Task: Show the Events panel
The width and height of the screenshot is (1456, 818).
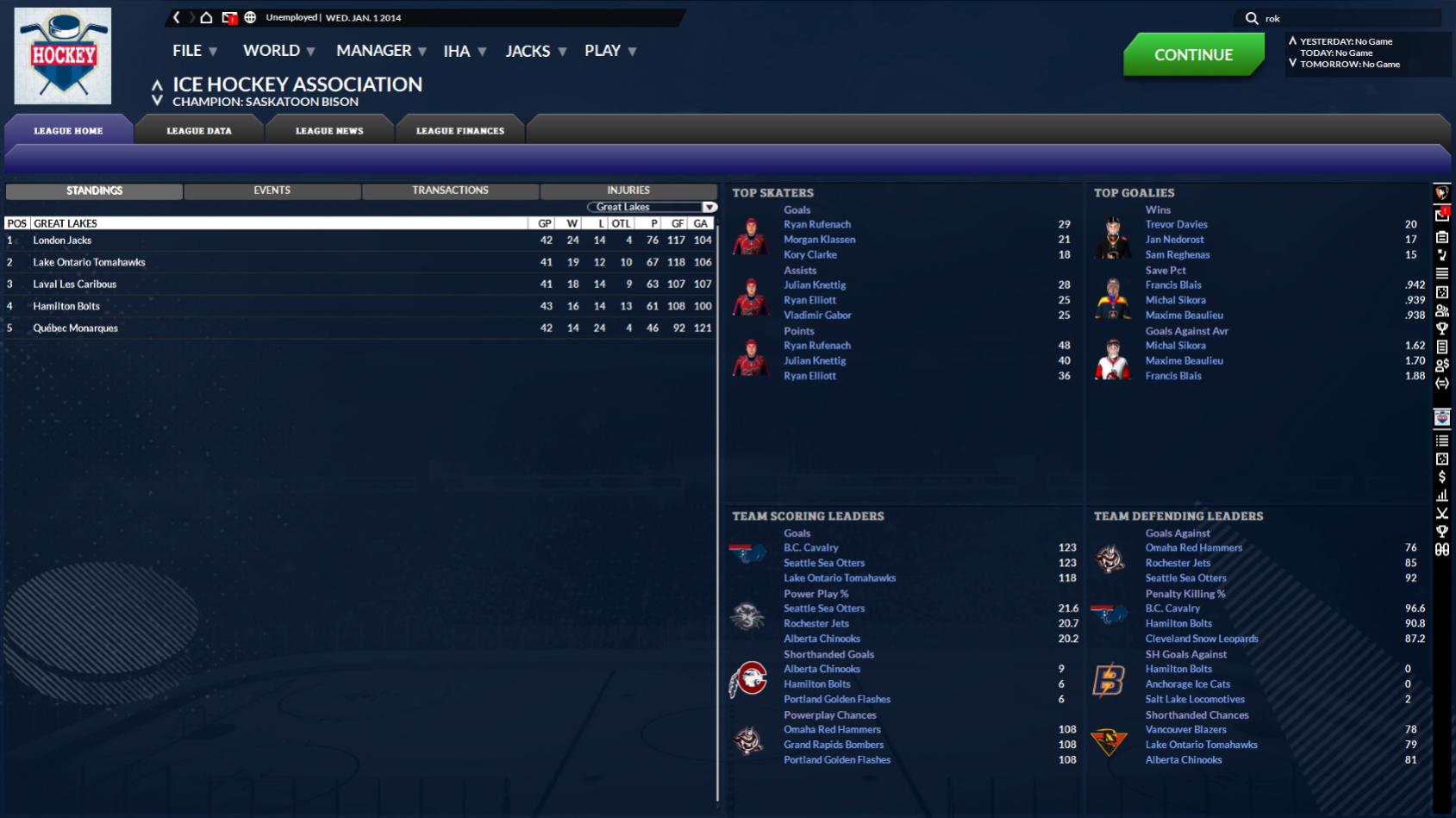Action: tap(272, 190)
